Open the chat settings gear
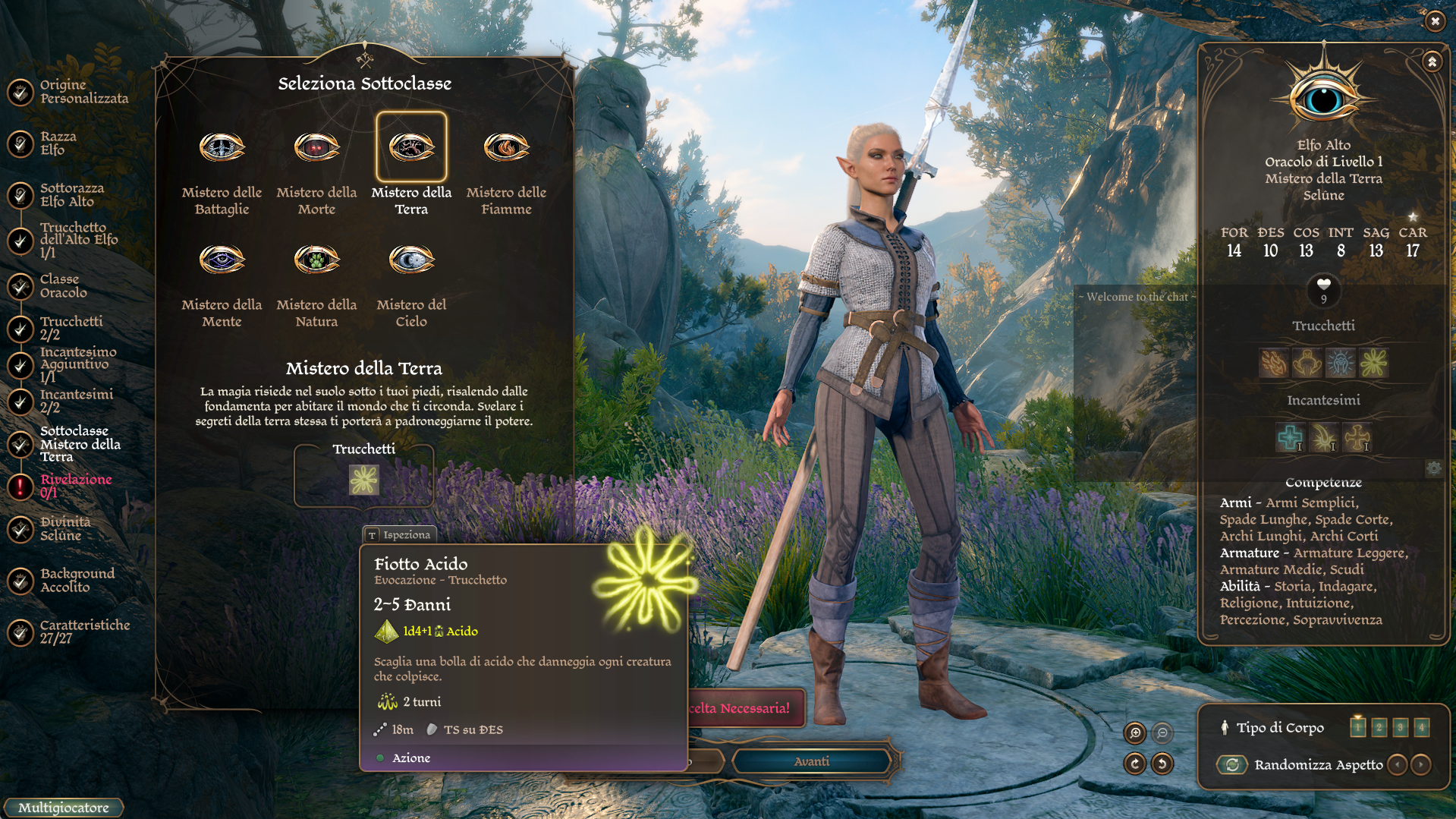This screenshot has width=1456, height=819. (1433, 468)
